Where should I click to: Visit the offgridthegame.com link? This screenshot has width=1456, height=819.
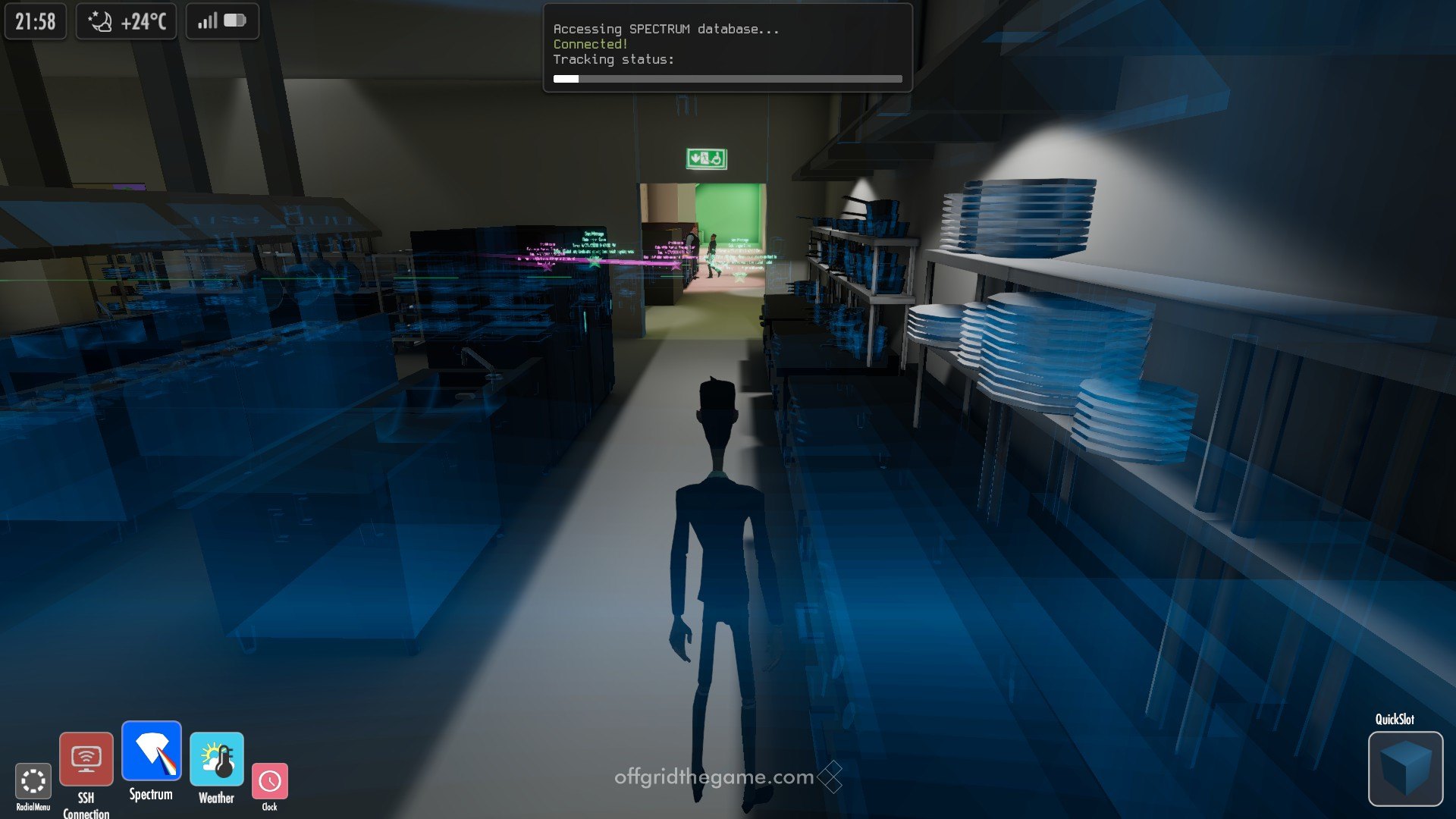(x=713, y=777)
